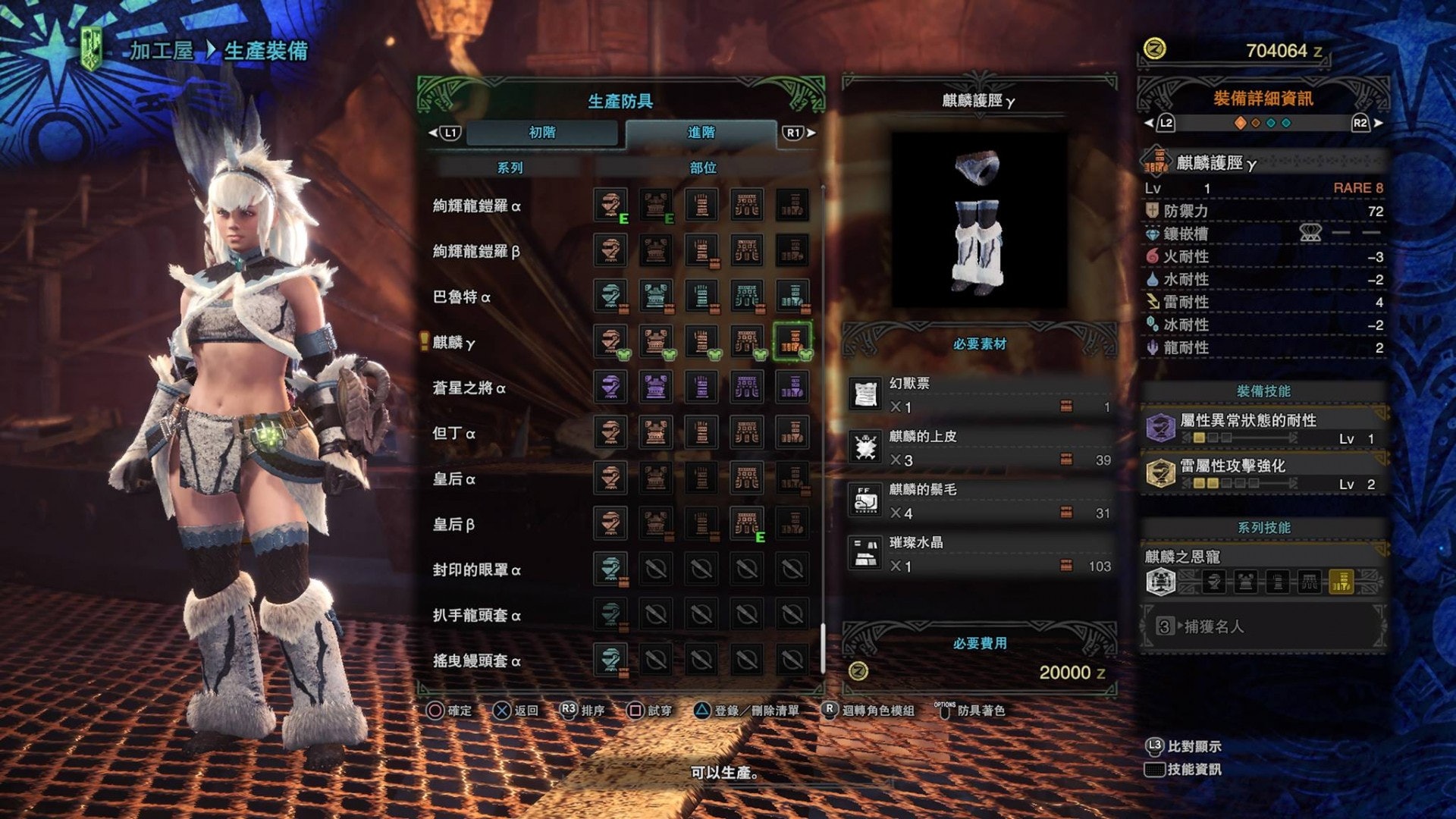
Task: Select the 麒麟的鬃毛 material row
Action: click(x=980, y=501)
